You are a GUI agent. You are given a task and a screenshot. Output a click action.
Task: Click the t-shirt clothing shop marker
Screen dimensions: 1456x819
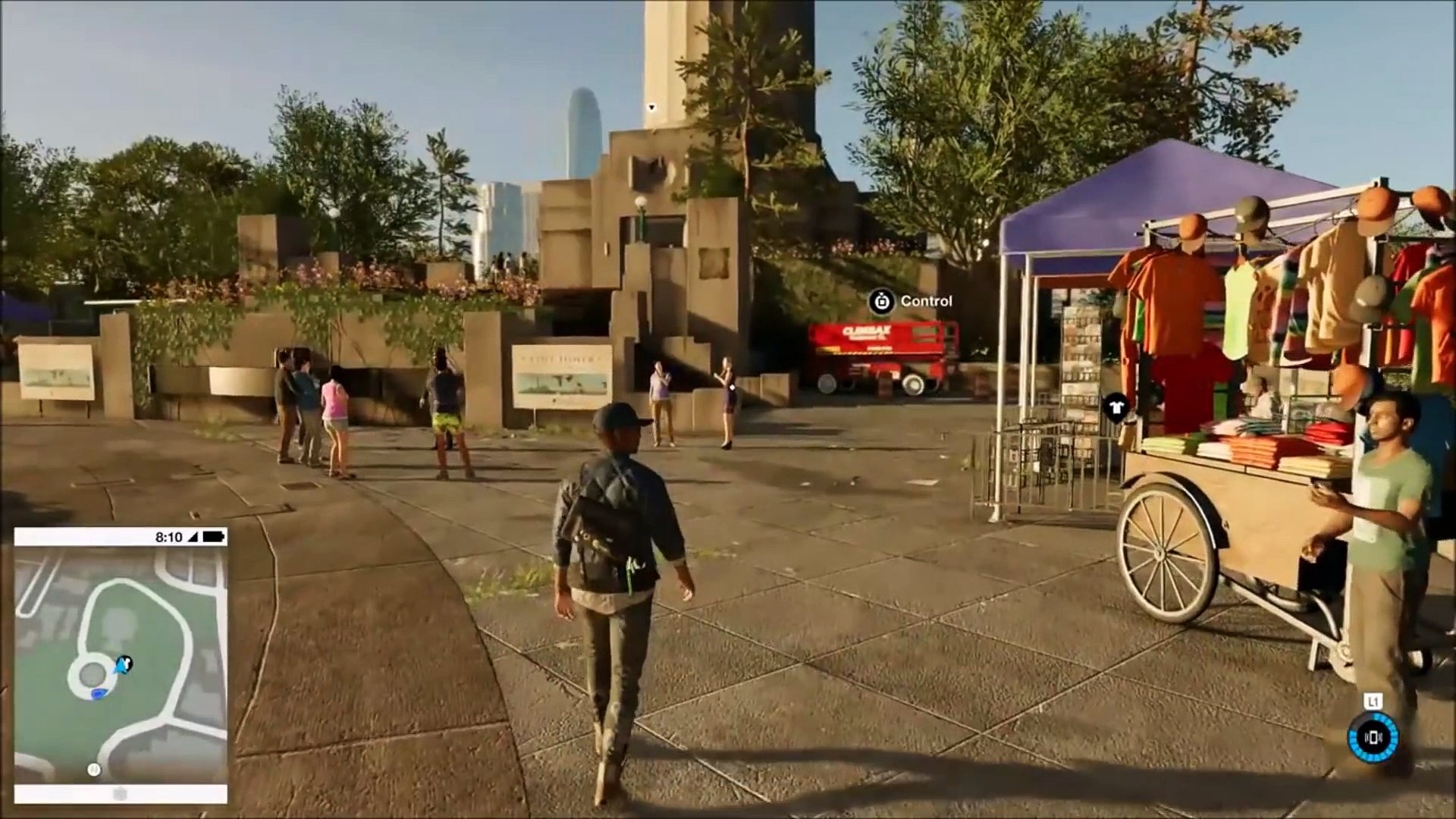pyautogui.click(x=1115, y=408)
